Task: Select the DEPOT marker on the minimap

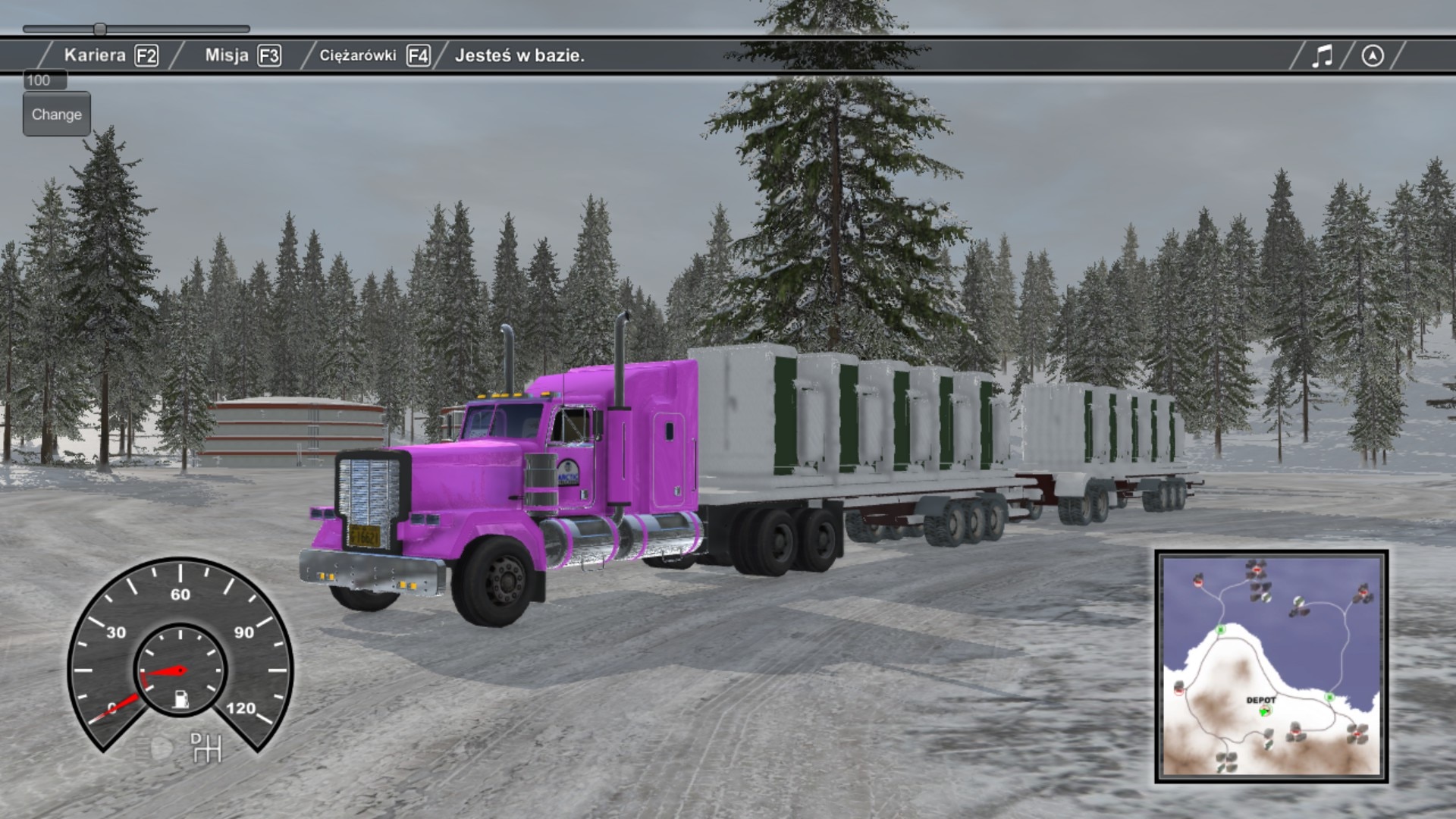Action: click(x=1264, y=711)
